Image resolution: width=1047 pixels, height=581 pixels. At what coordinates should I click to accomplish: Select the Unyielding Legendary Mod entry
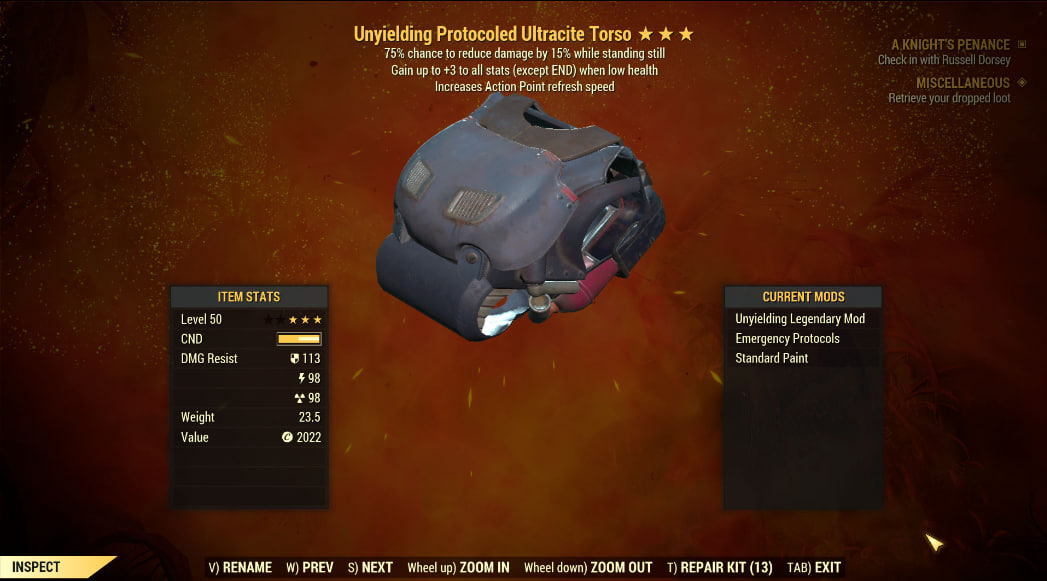point(800,319)
